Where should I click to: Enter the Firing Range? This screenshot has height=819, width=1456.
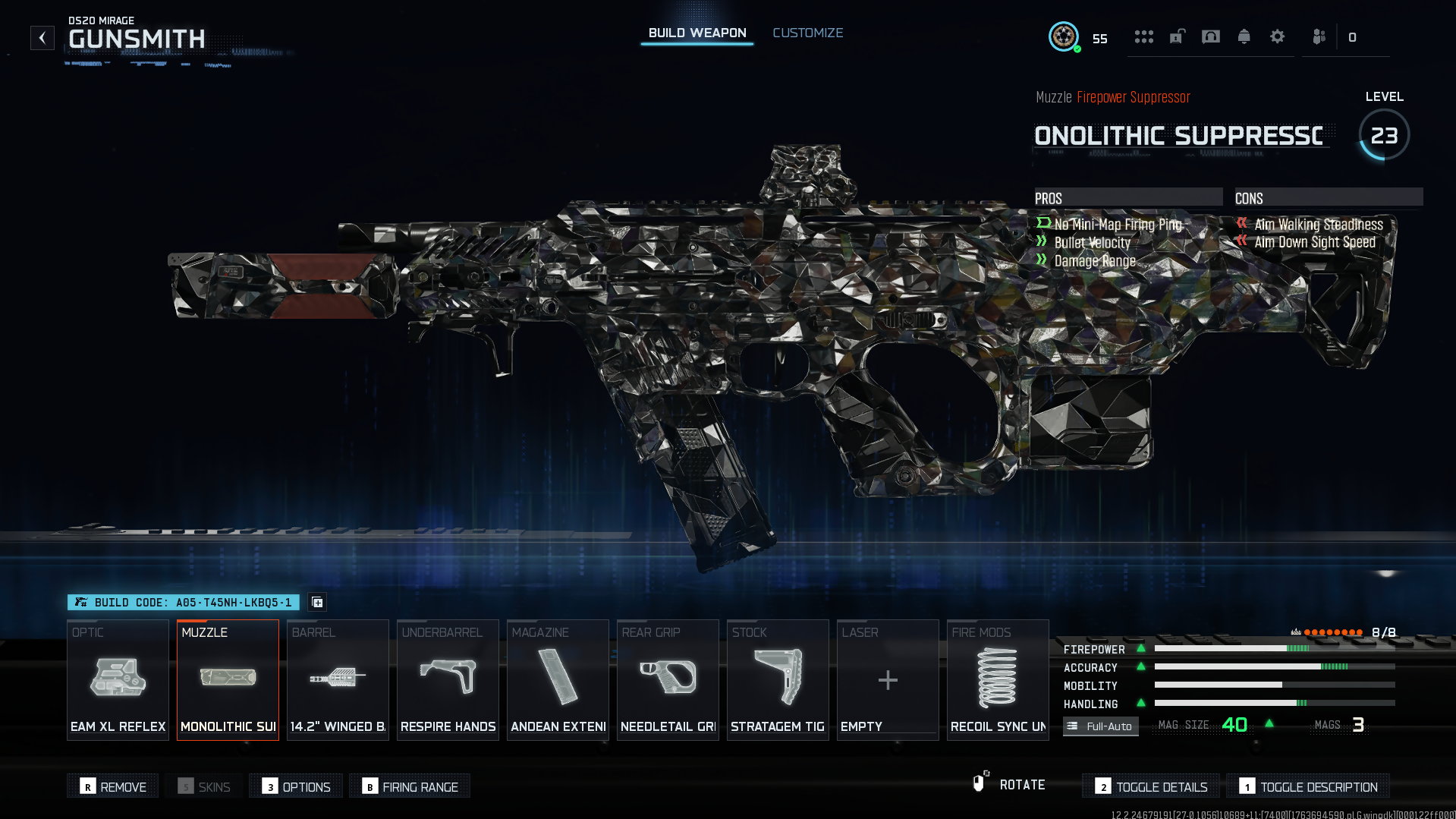(410, 786)
